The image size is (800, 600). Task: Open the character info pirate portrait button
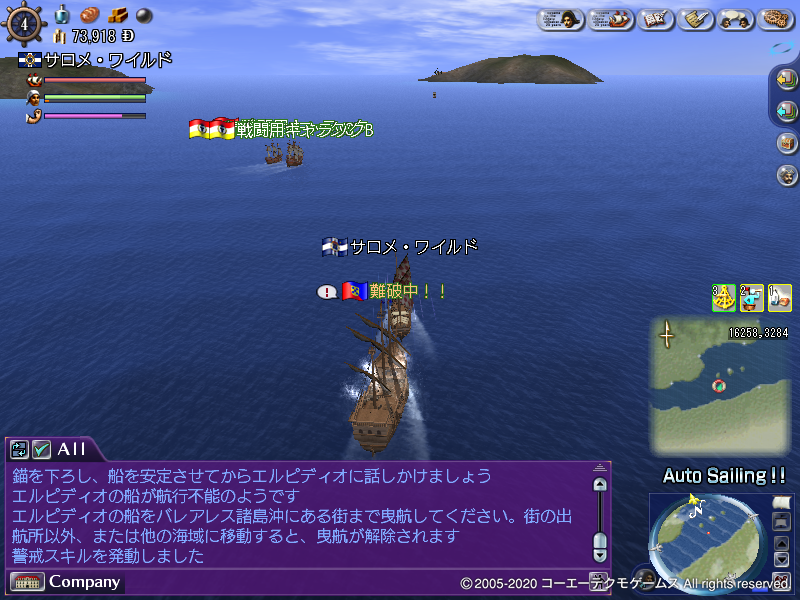tap(561, 19)
